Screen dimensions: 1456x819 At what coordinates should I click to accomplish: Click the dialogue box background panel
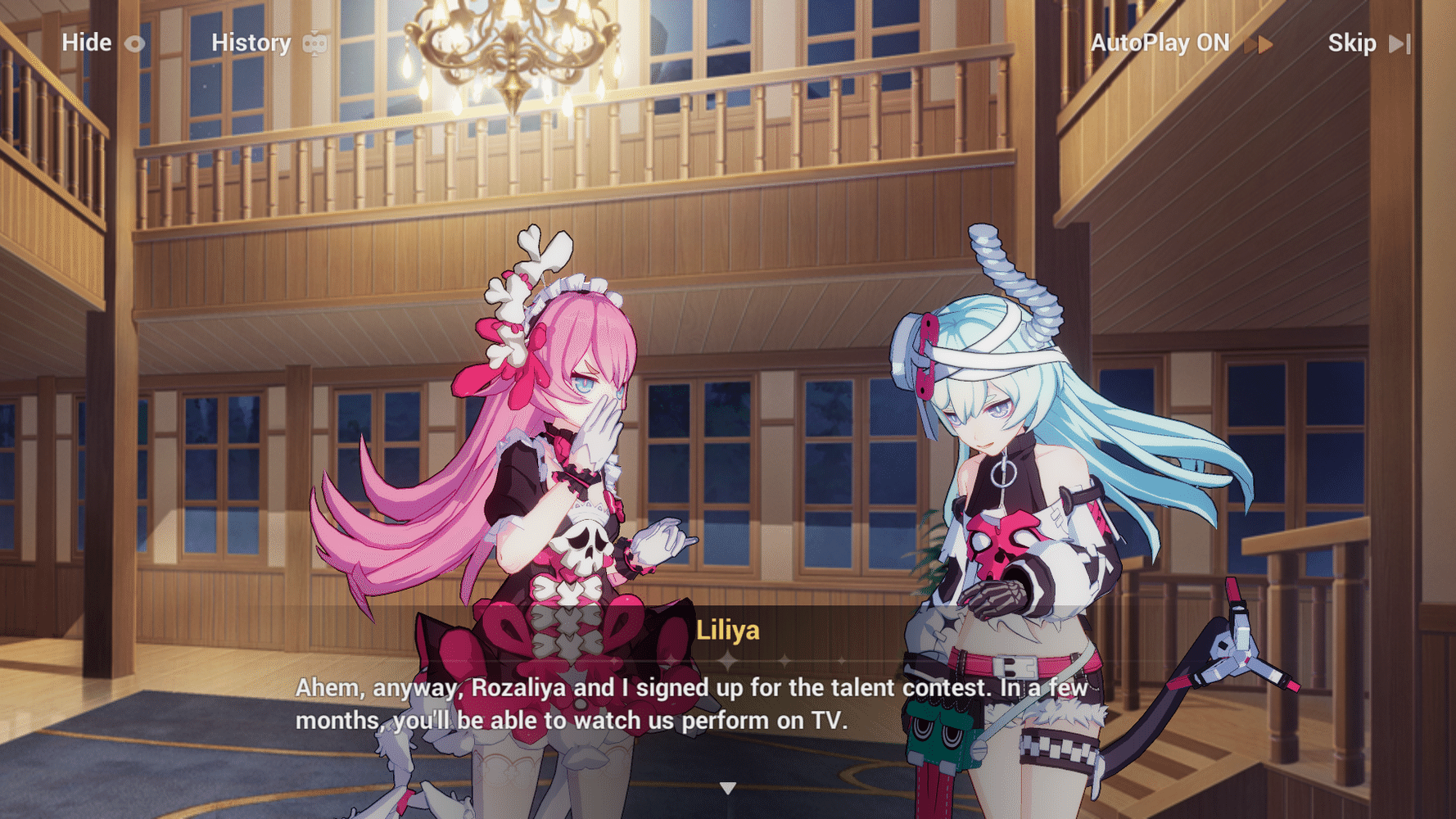(x=901, y=704)
